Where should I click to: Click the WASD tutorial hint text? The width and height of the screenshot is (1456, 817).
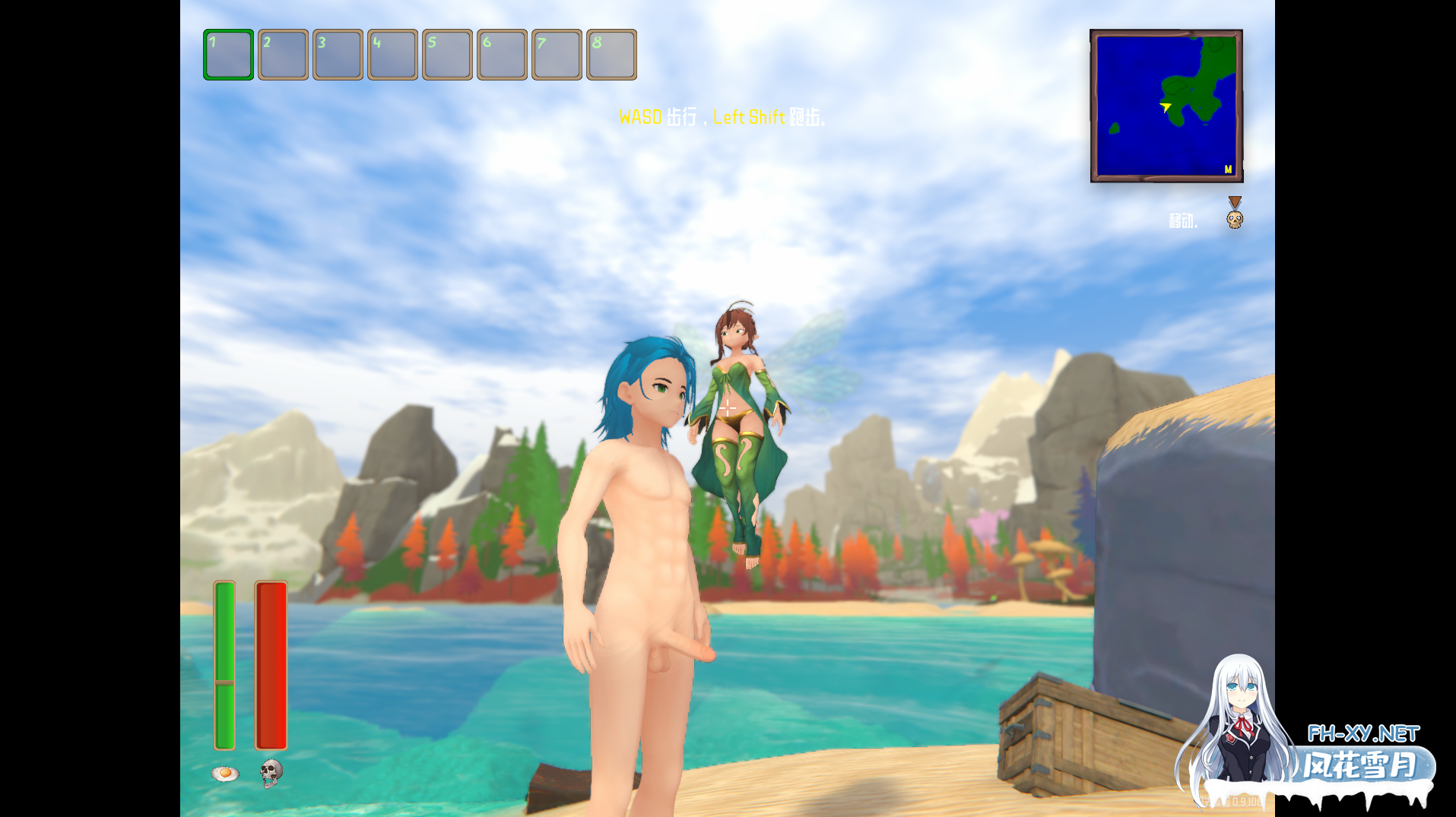click(x=721, y=118)
